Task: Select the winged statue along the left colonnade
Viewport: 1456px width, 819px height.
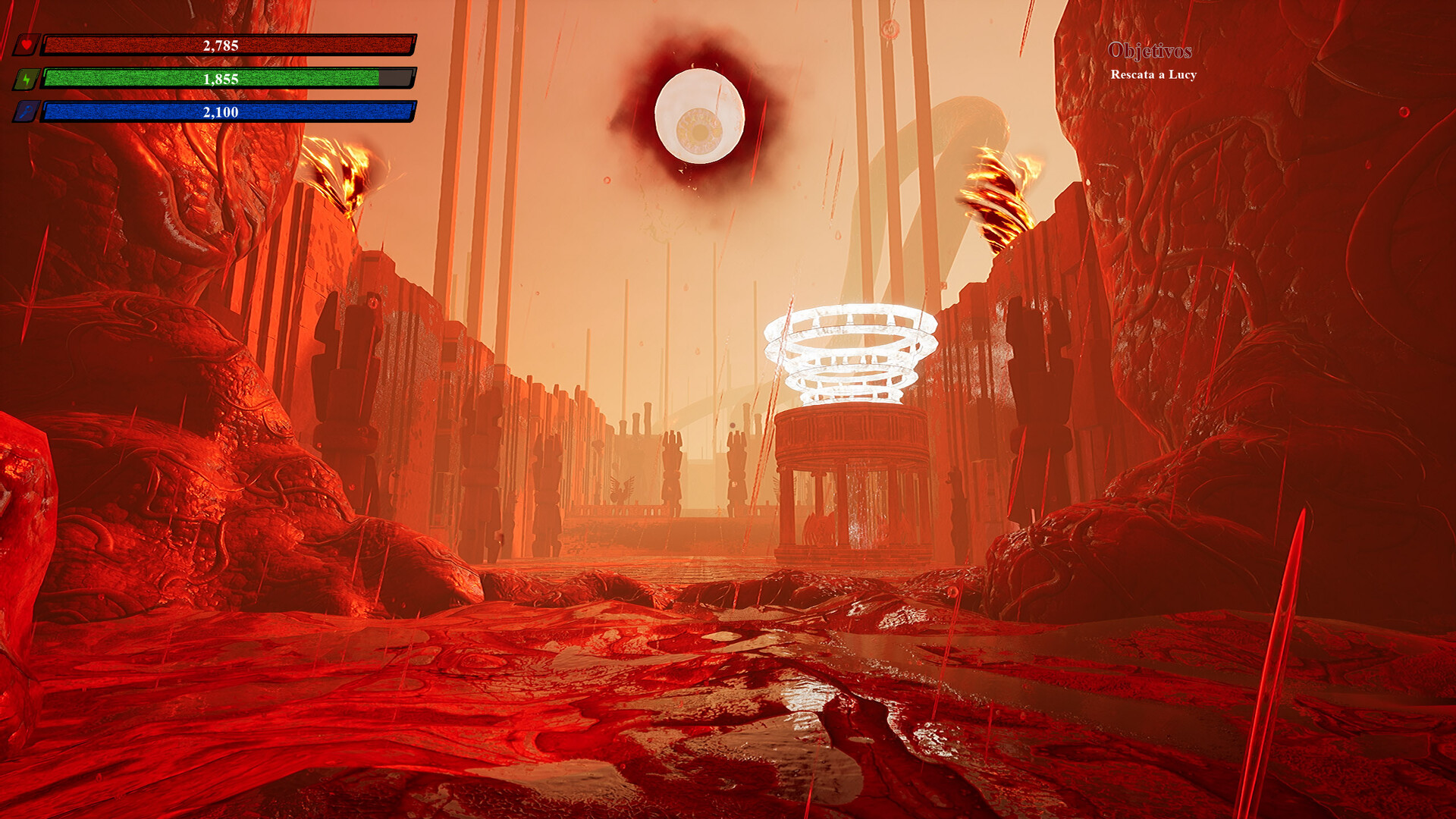Action: coord(622,488)
